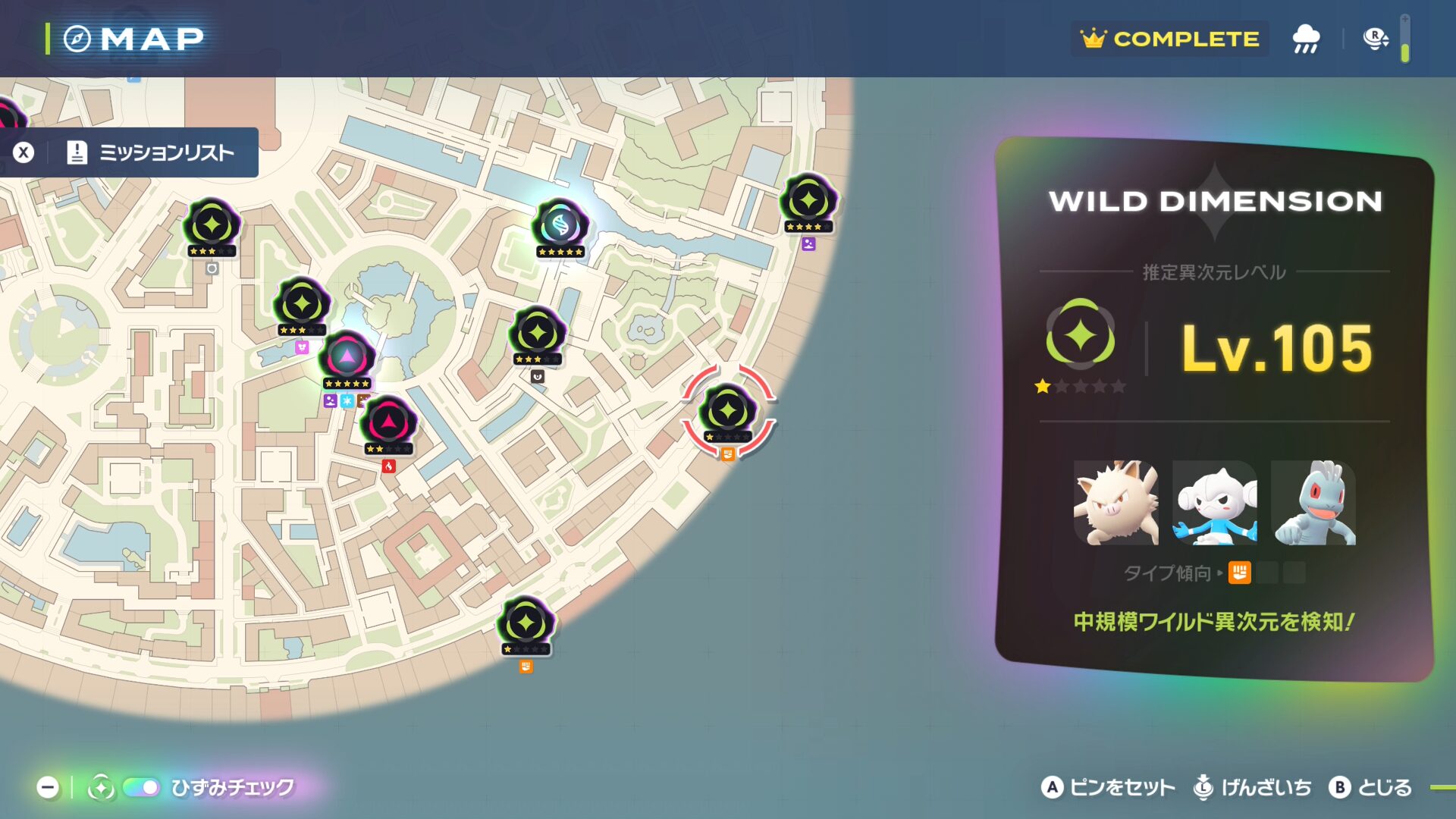The width and height of the screenshot is (1456, 819).
Task: Toggle the ひずみチェック distortion check switch
Action: tap(142, 788)
